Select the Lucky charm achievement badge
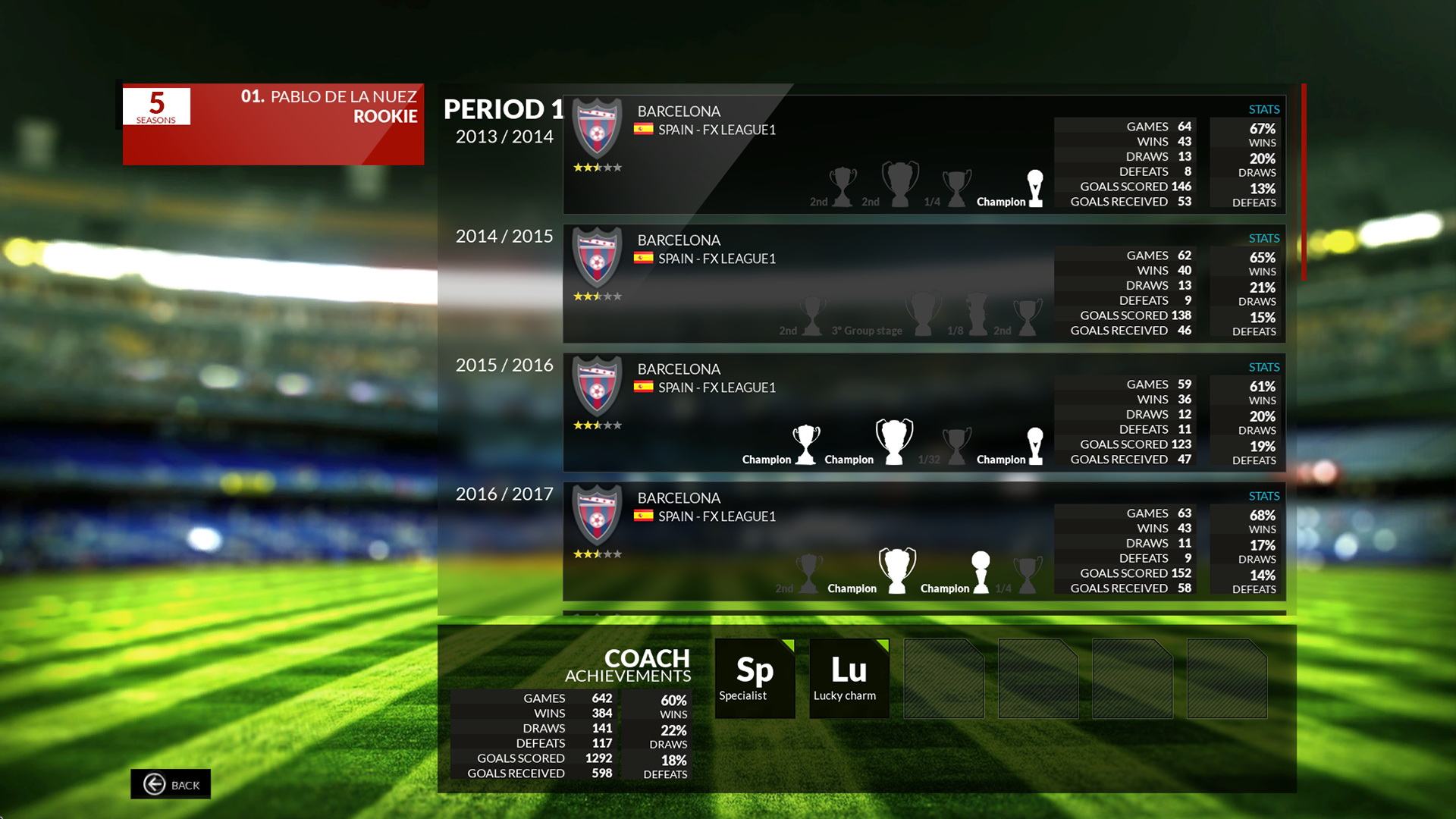The height and width of the screenshot is (819, 1456). coord(849,678)
